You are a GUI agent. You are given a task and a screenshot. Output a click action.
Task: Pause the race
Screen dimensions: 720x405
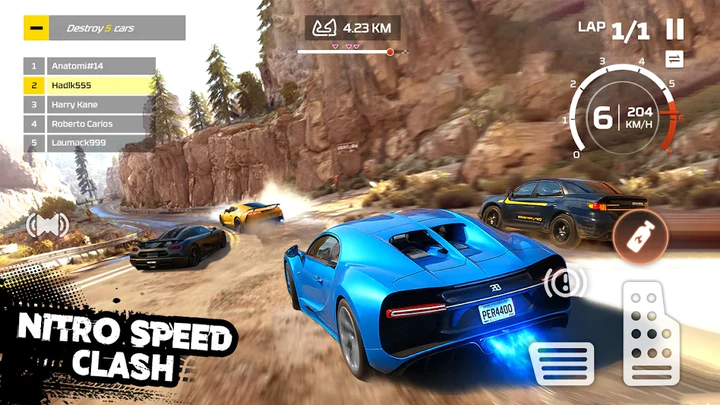coord(676,30)
